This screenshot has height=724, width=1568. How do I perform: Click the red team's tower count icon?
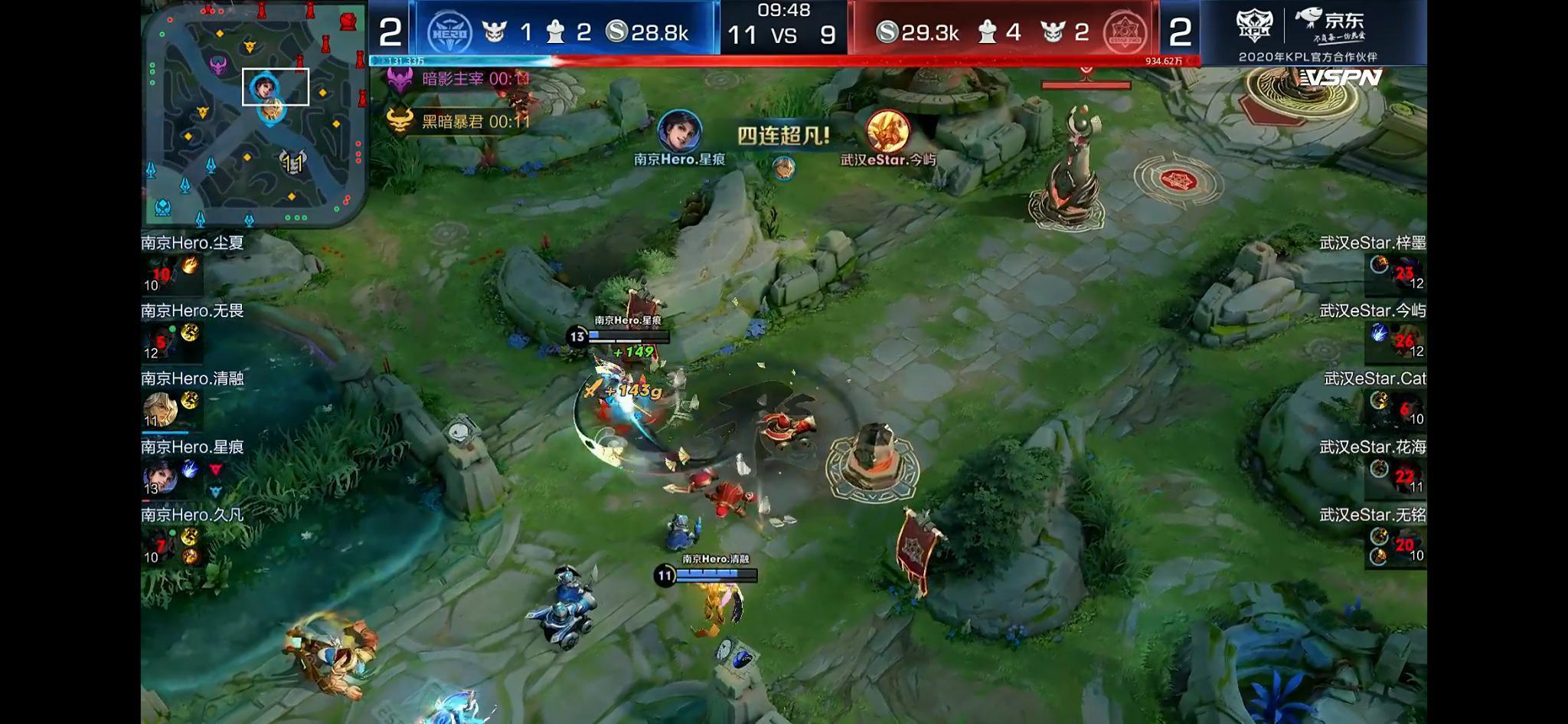987,31
